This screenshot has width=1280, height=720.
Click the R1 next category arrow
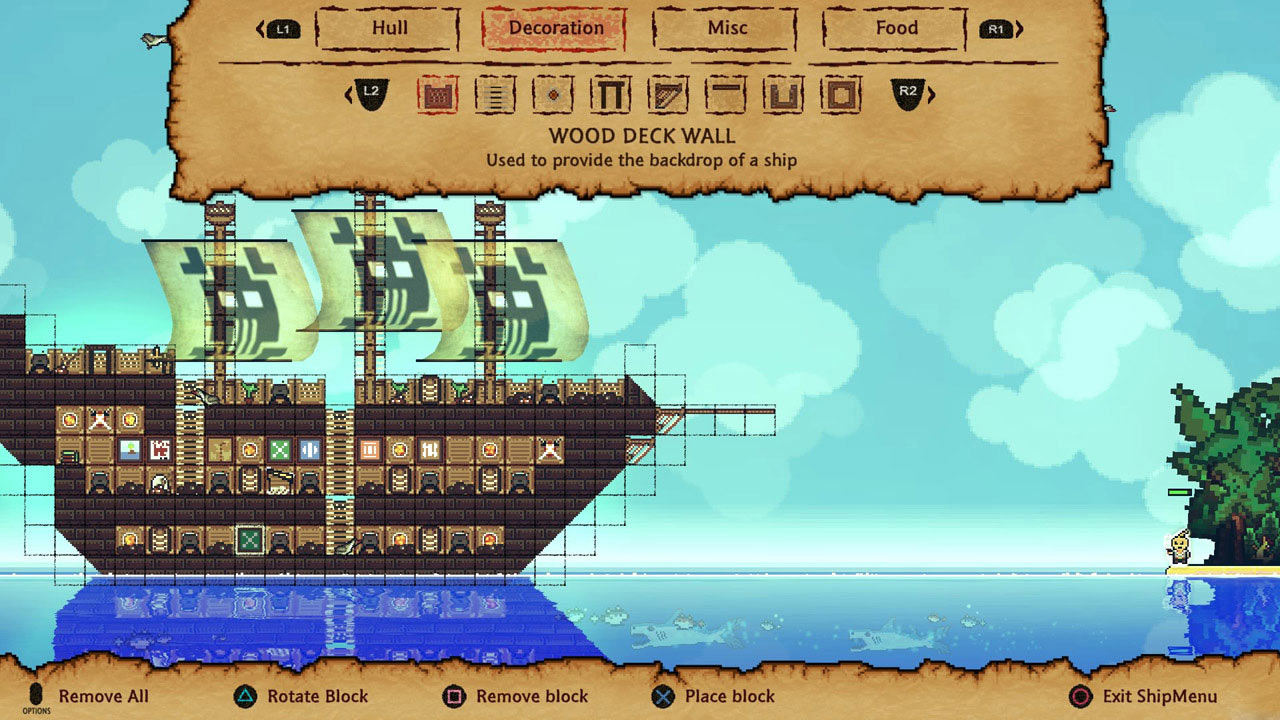996,28
